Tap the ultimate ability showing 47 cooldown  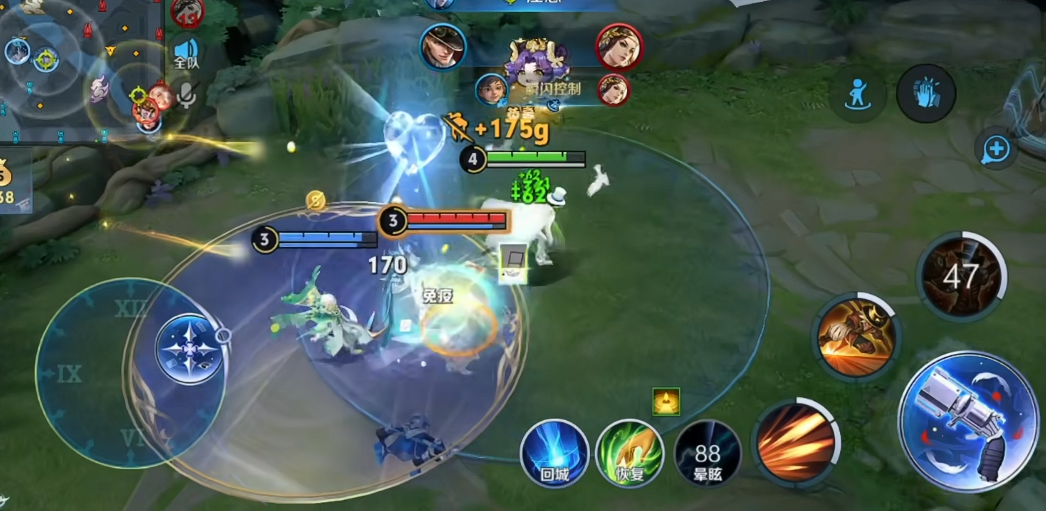pyautogui.click(x=961, y=275)
